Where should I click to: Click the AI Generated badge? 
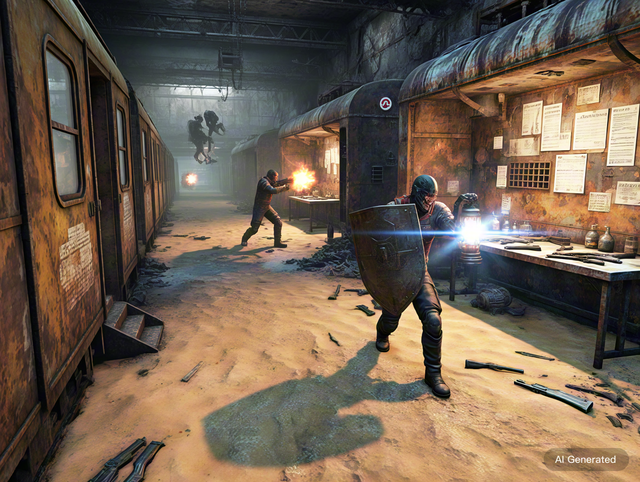click(x=586, y=459)
